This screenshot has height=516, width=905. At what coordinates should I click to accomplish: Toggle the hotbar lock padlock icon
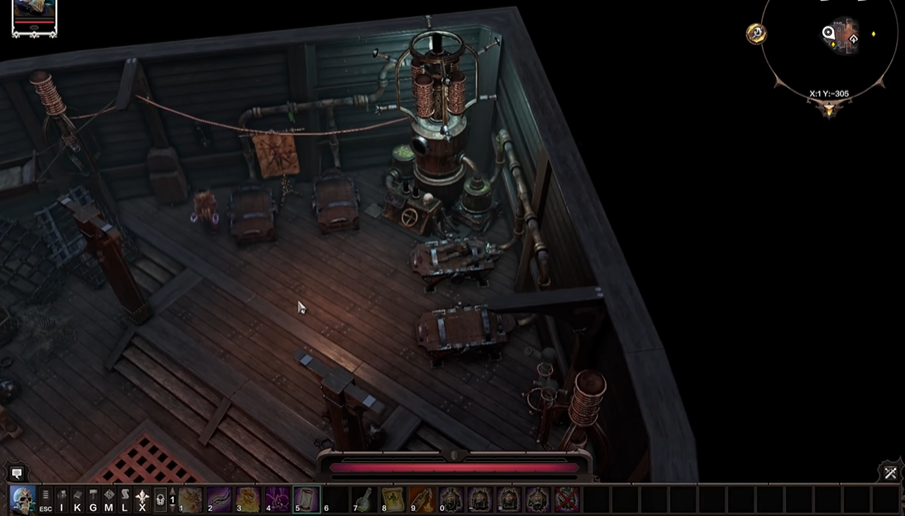point(160,499)
